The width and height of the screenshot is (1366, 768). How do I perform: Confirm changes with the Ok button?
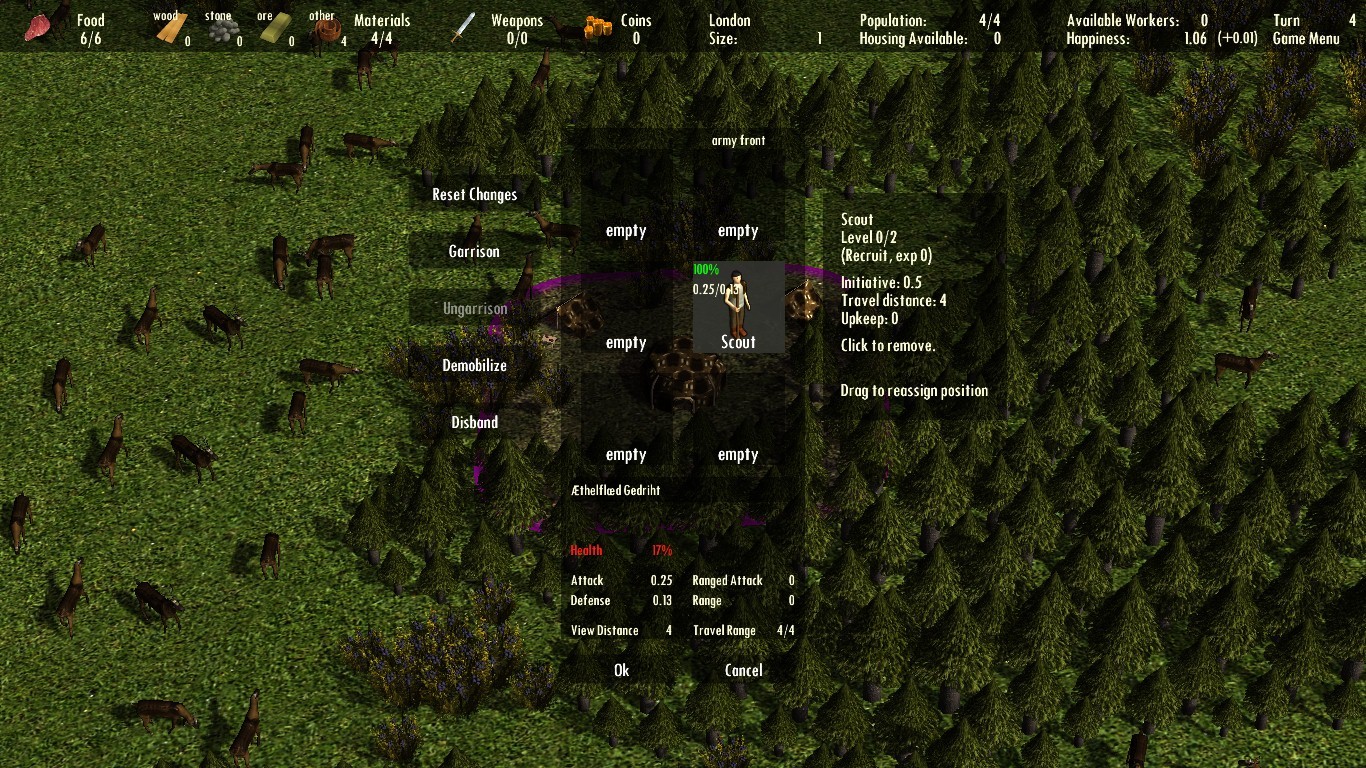tap(621, 670)
